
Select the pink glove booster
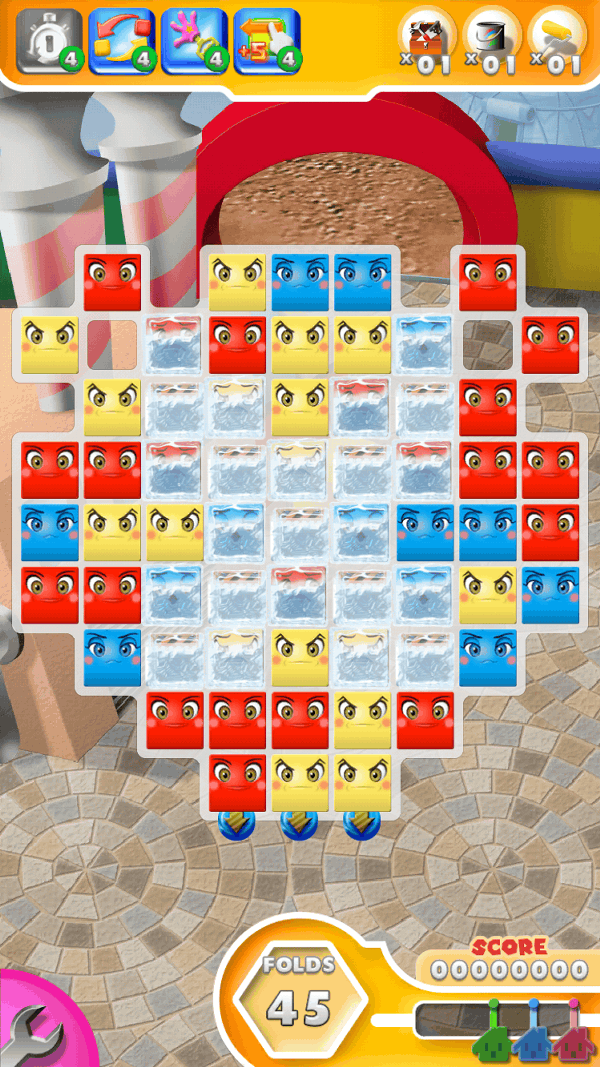(x=195, y=41)
